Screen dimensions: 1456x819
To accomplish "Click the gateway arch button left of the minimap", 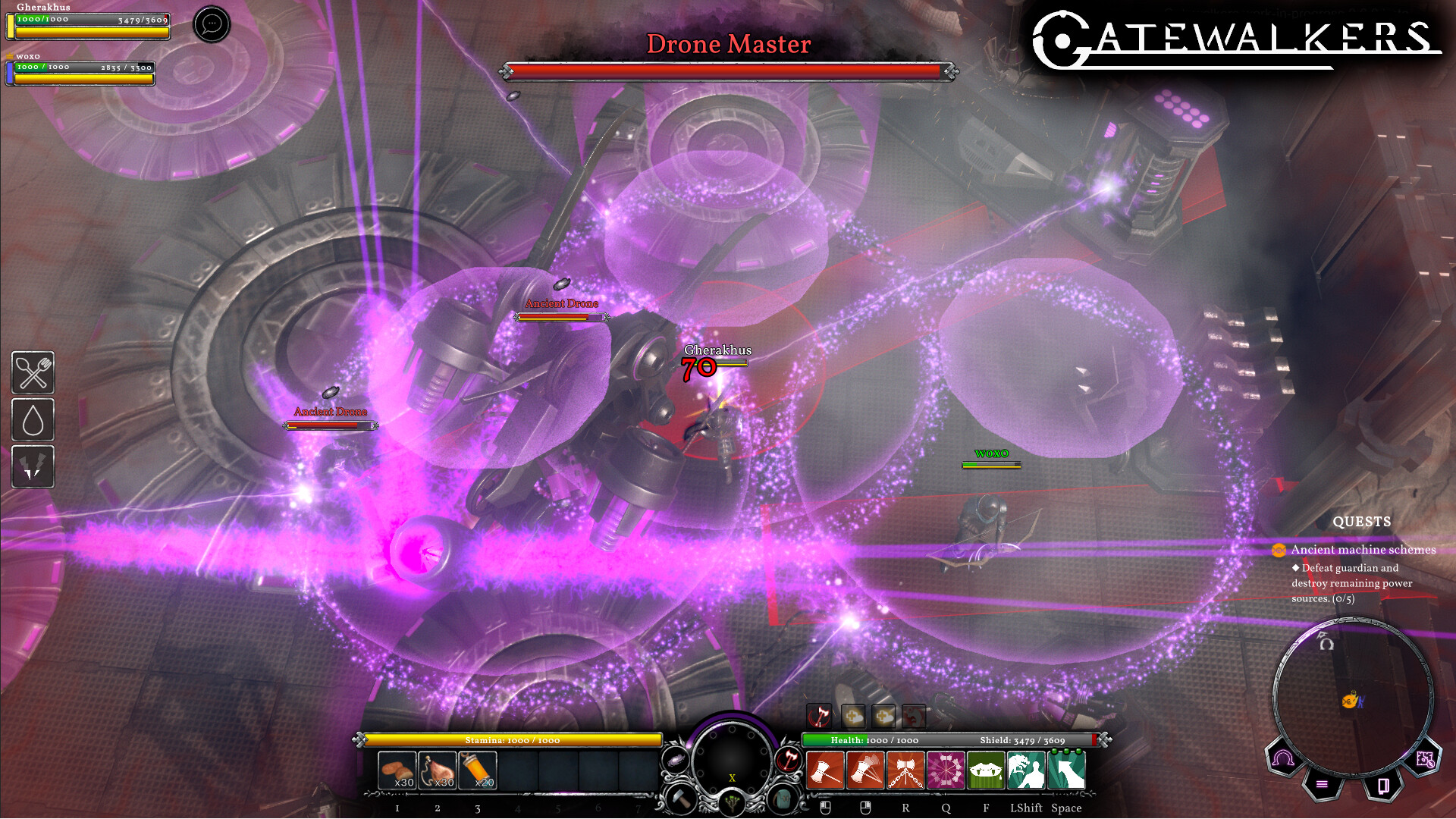I will coord(1282,758).
